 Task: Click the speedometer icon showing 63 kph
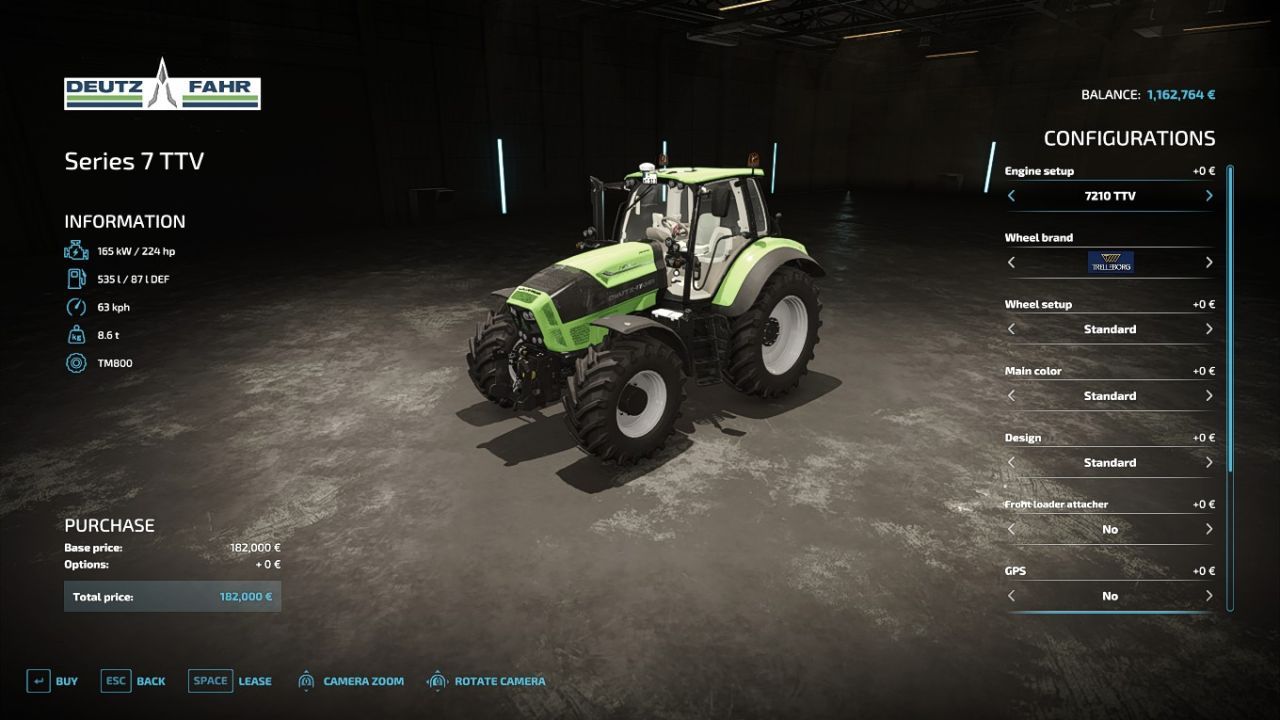tap(75, 306)
